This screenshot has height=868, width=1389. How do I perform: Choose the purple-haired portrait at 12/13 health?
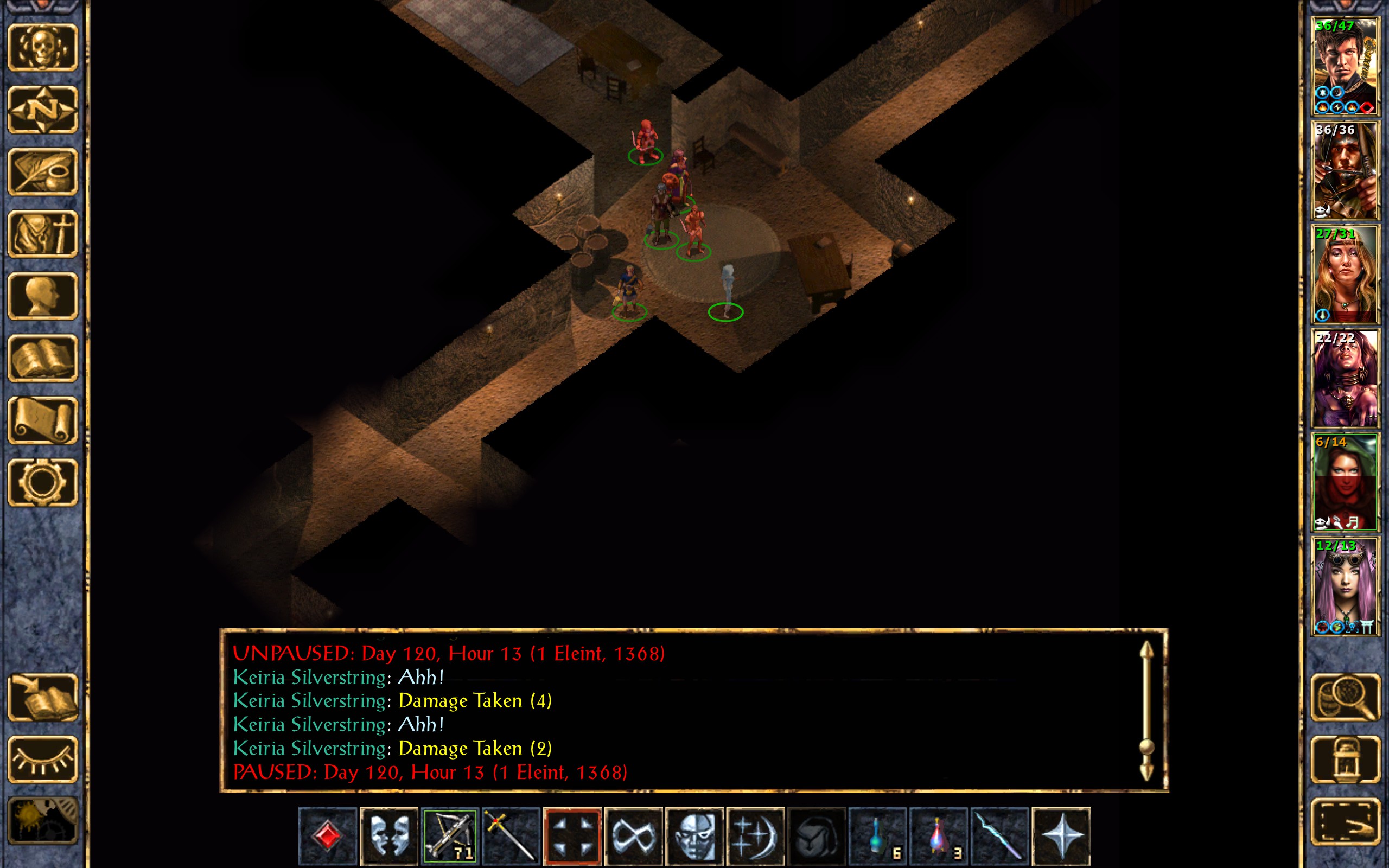1345,586
